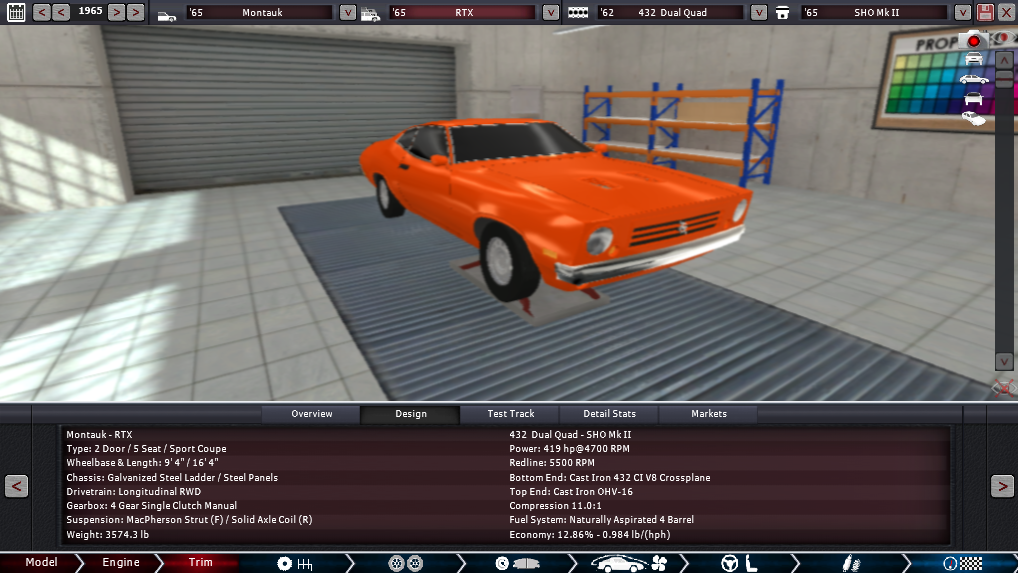Close the car designer with the X button

[1006, 13]
